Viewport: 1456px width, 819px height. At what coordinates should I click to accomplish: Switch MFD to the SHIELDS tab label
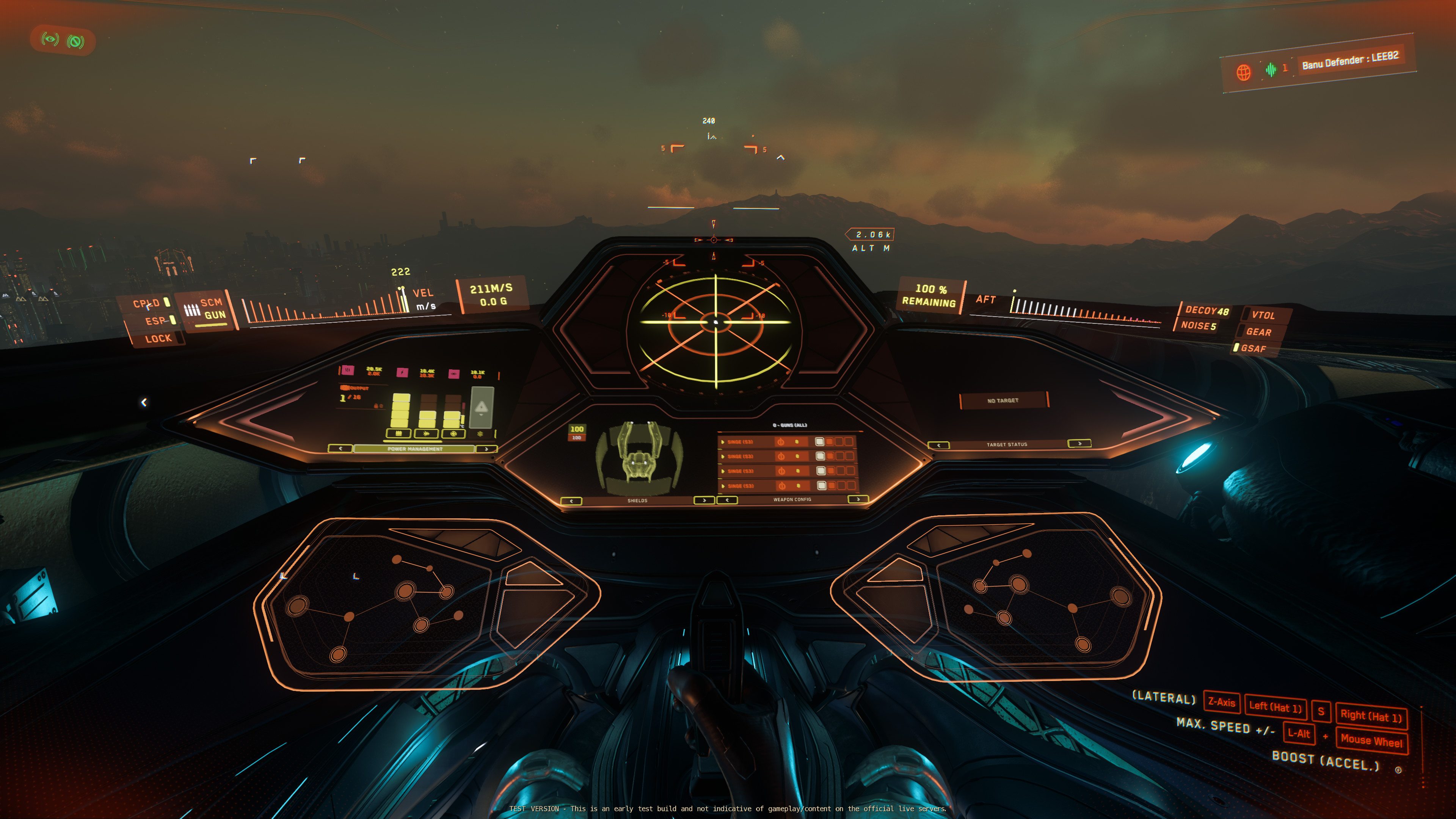pyautogui.click(x=637, y=501)
